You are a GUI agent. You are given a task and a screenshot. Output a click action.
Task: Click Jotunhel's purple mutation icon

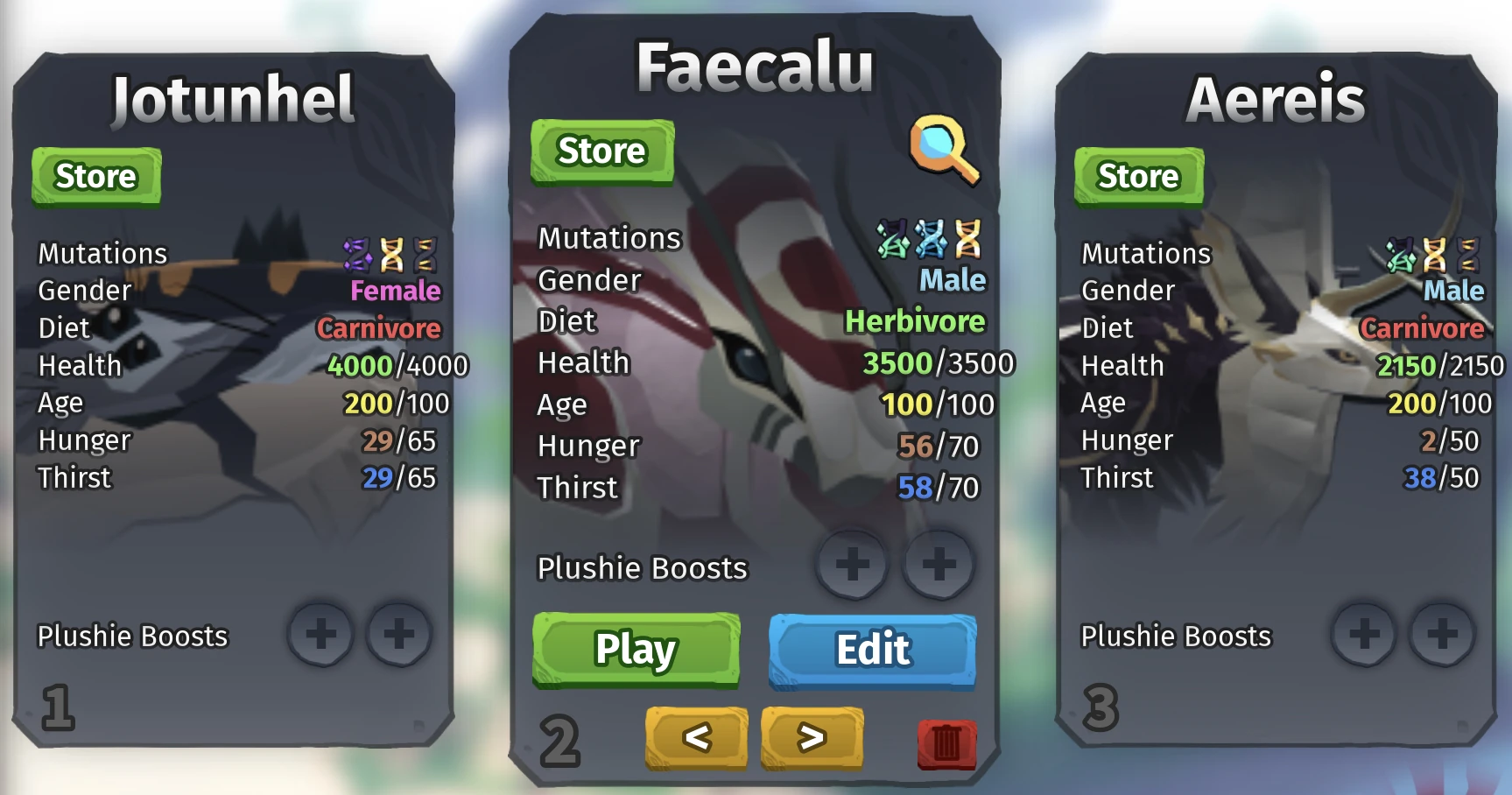[x=359, y=252]
